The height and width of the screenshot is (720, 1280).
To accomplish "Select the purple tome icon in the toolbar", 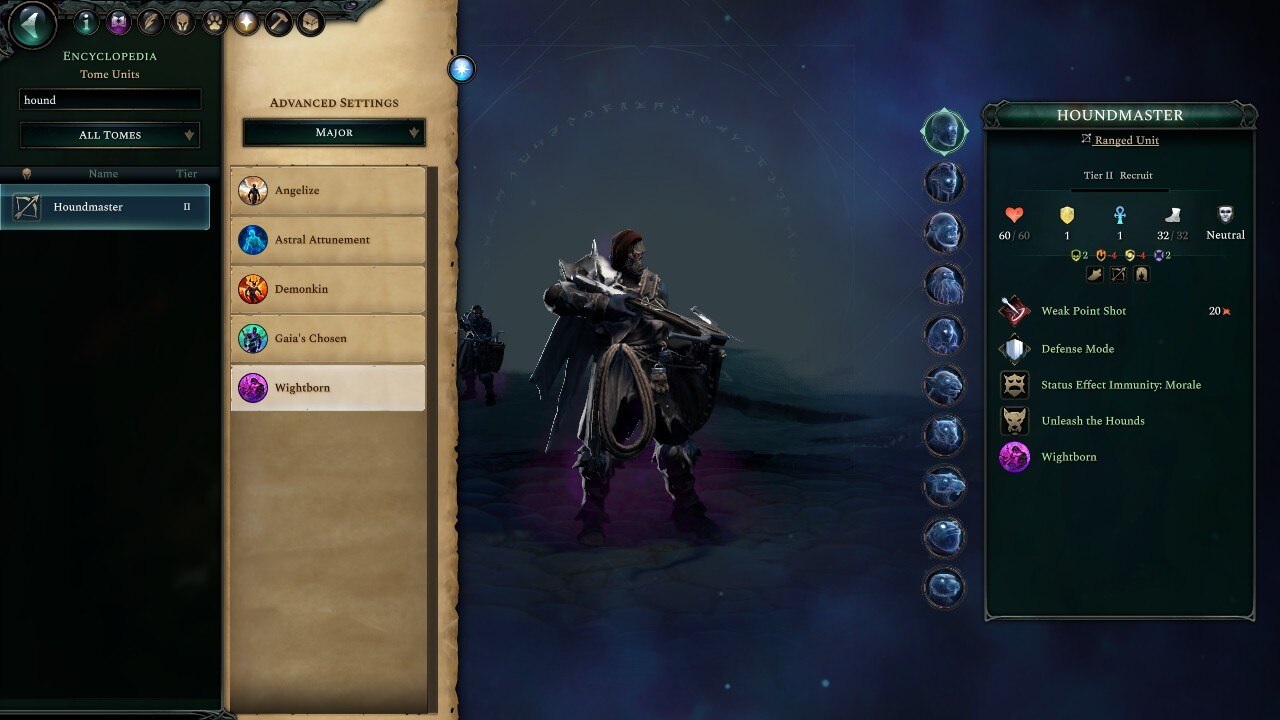I will [120, 22].
